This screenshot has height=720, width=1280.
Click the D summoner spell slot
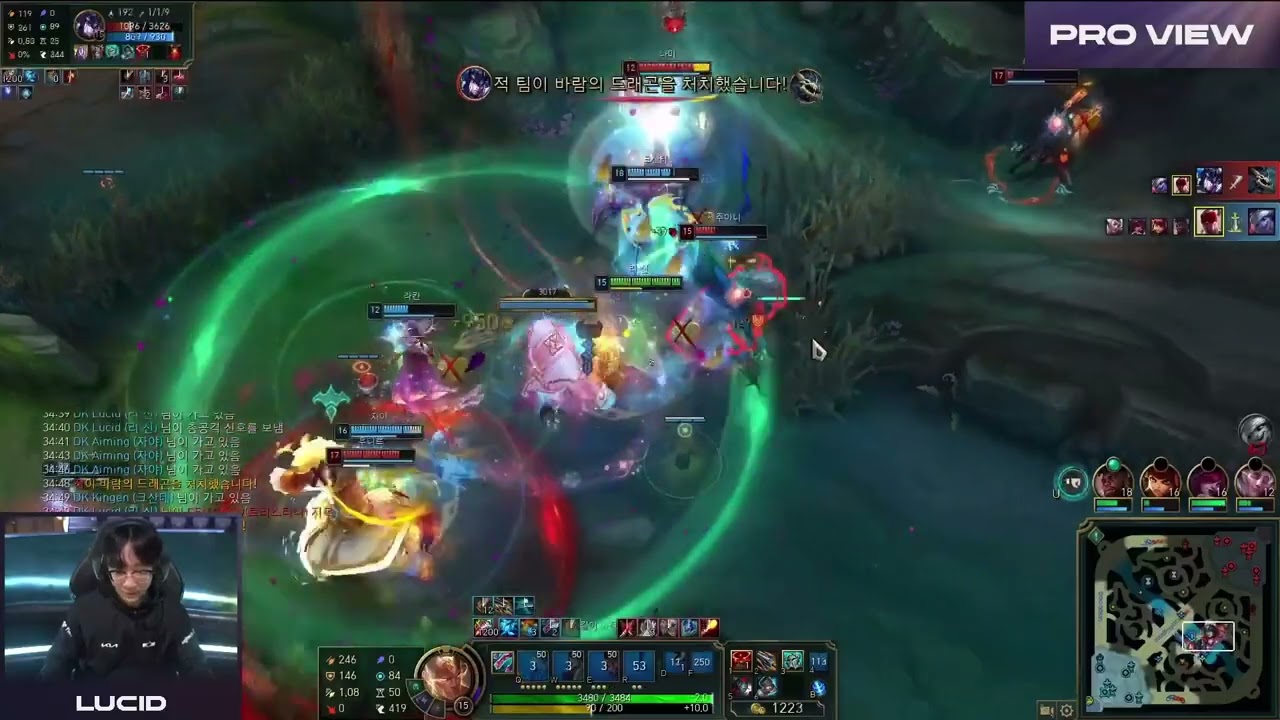[676, 663]
